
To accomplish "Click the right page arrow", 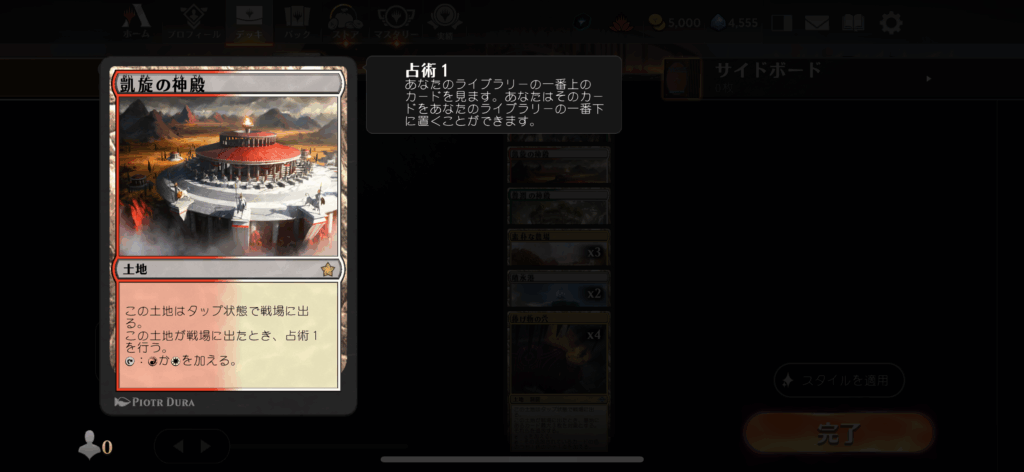I will 206,446.
